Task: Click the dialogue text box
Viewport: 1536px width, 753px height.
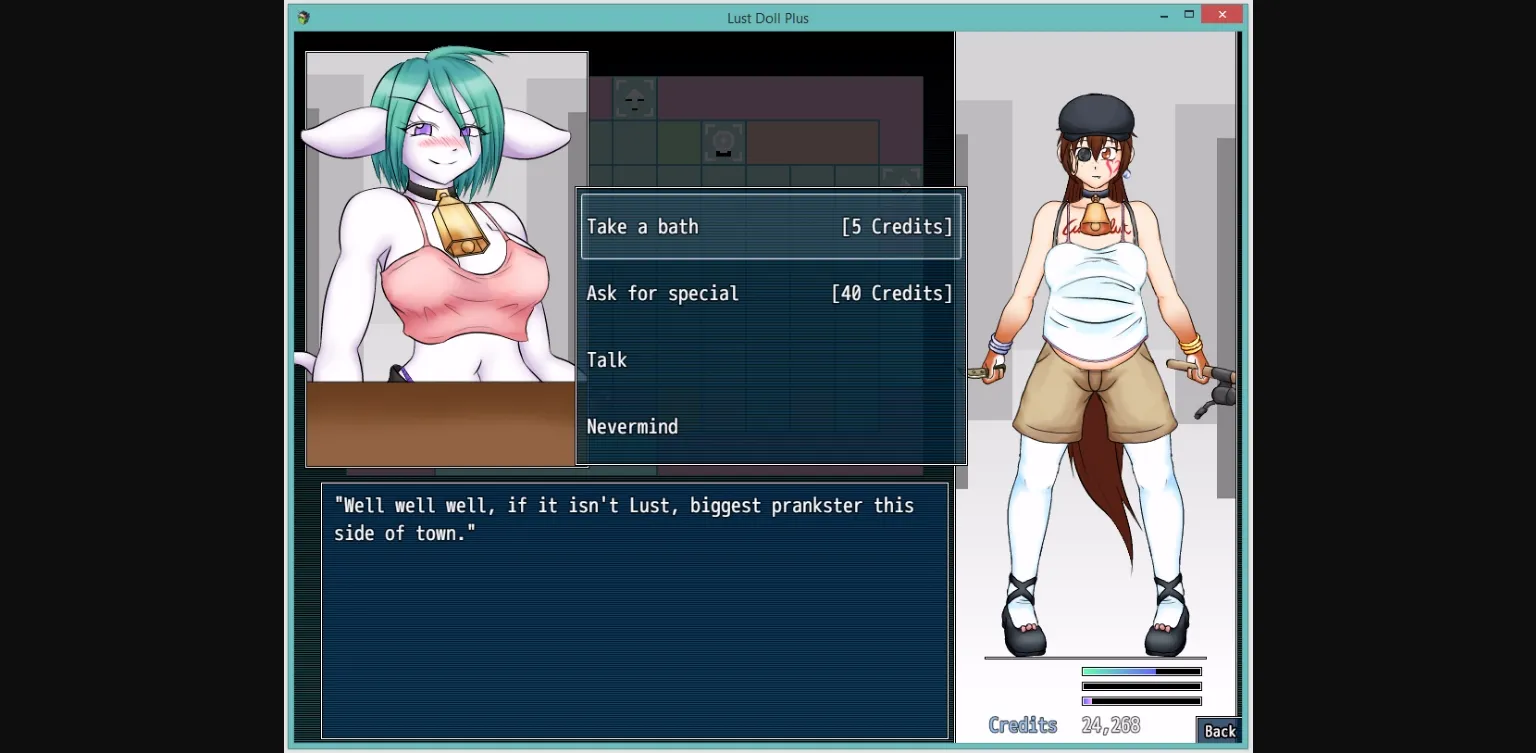Action: pos(634,610)
